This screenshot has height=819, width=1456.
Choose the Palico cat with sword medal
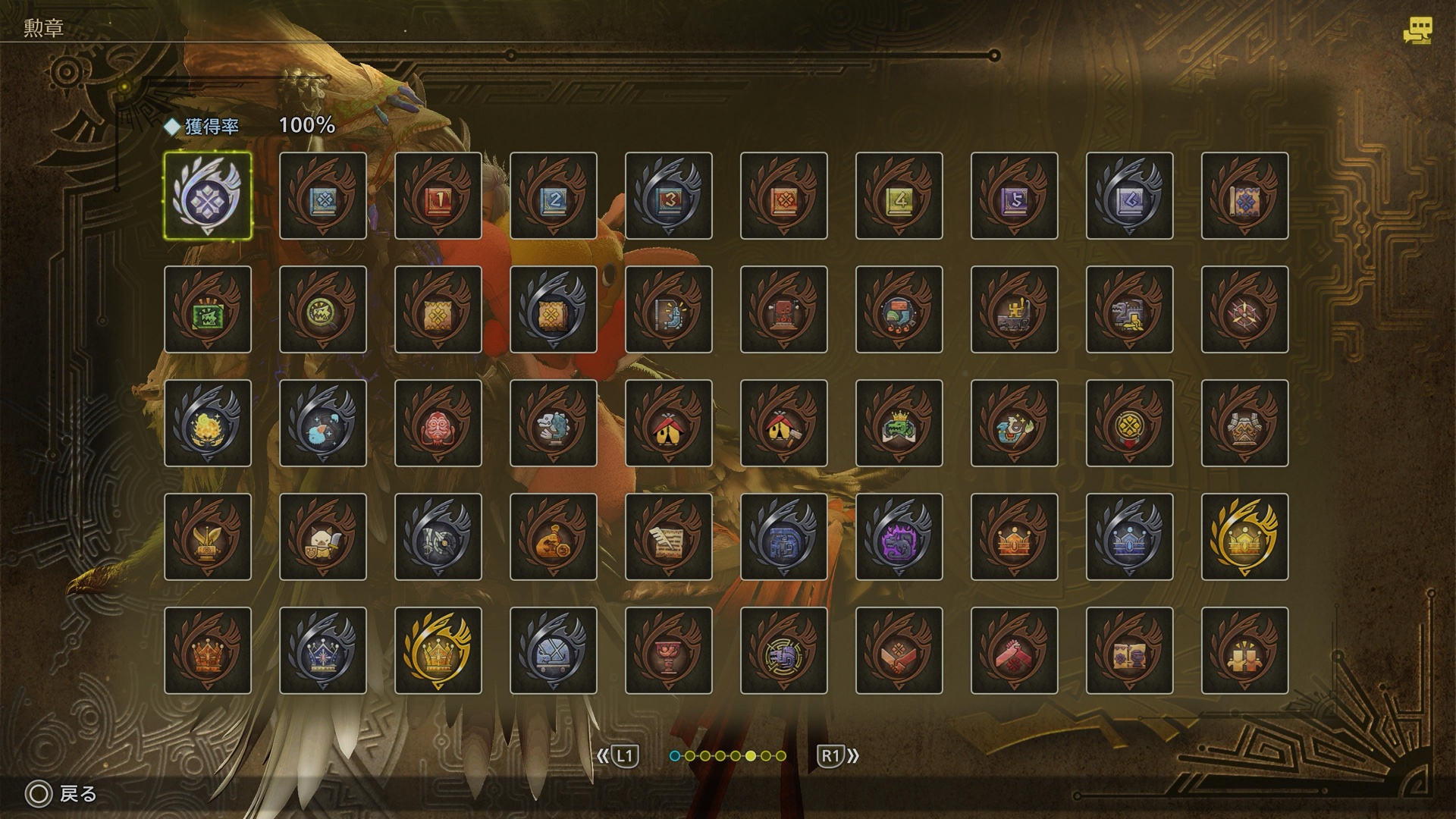[x=323, y=537]
